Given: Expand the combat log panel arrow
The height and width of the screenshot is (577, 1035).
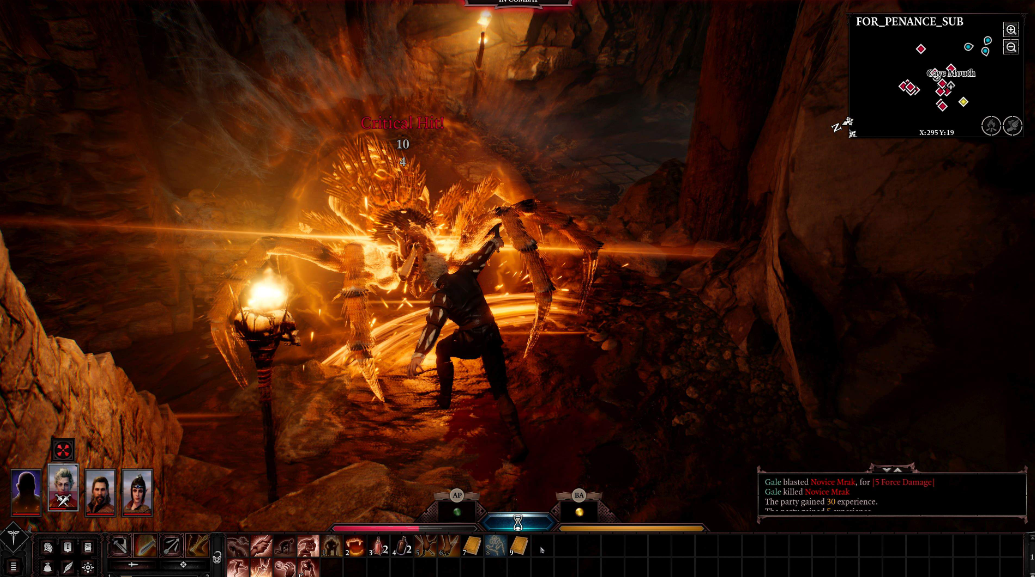Looking at the screenshot, I should 896,468.
